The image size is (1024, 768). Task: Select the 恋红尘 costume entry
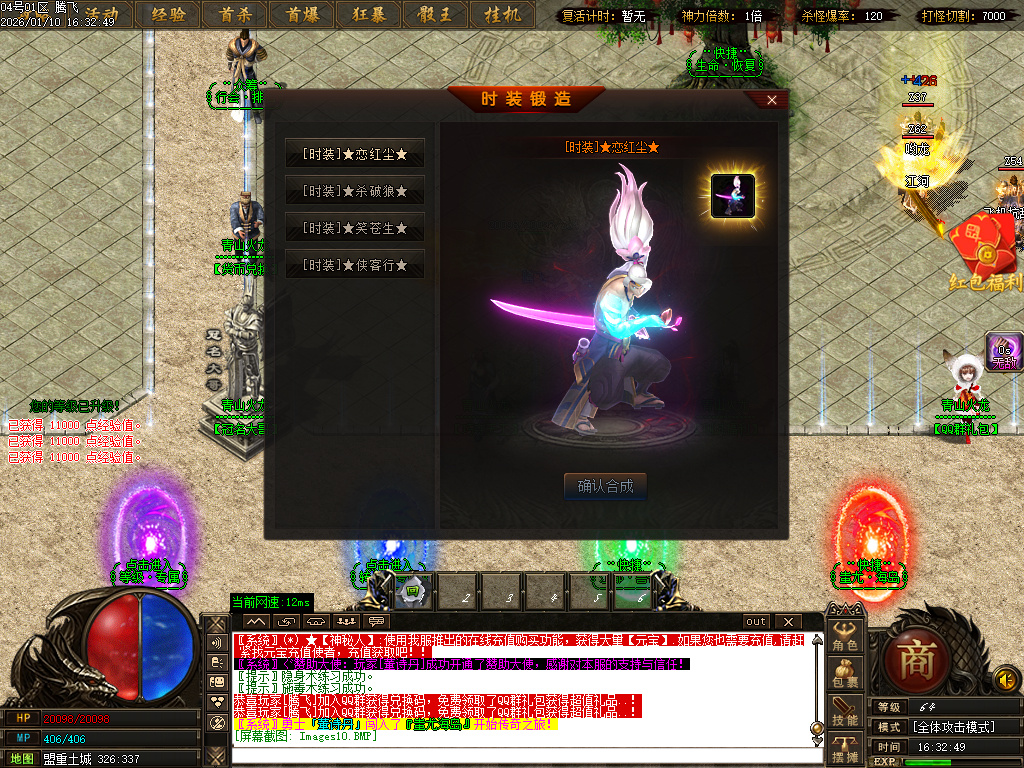coord(355,154)
